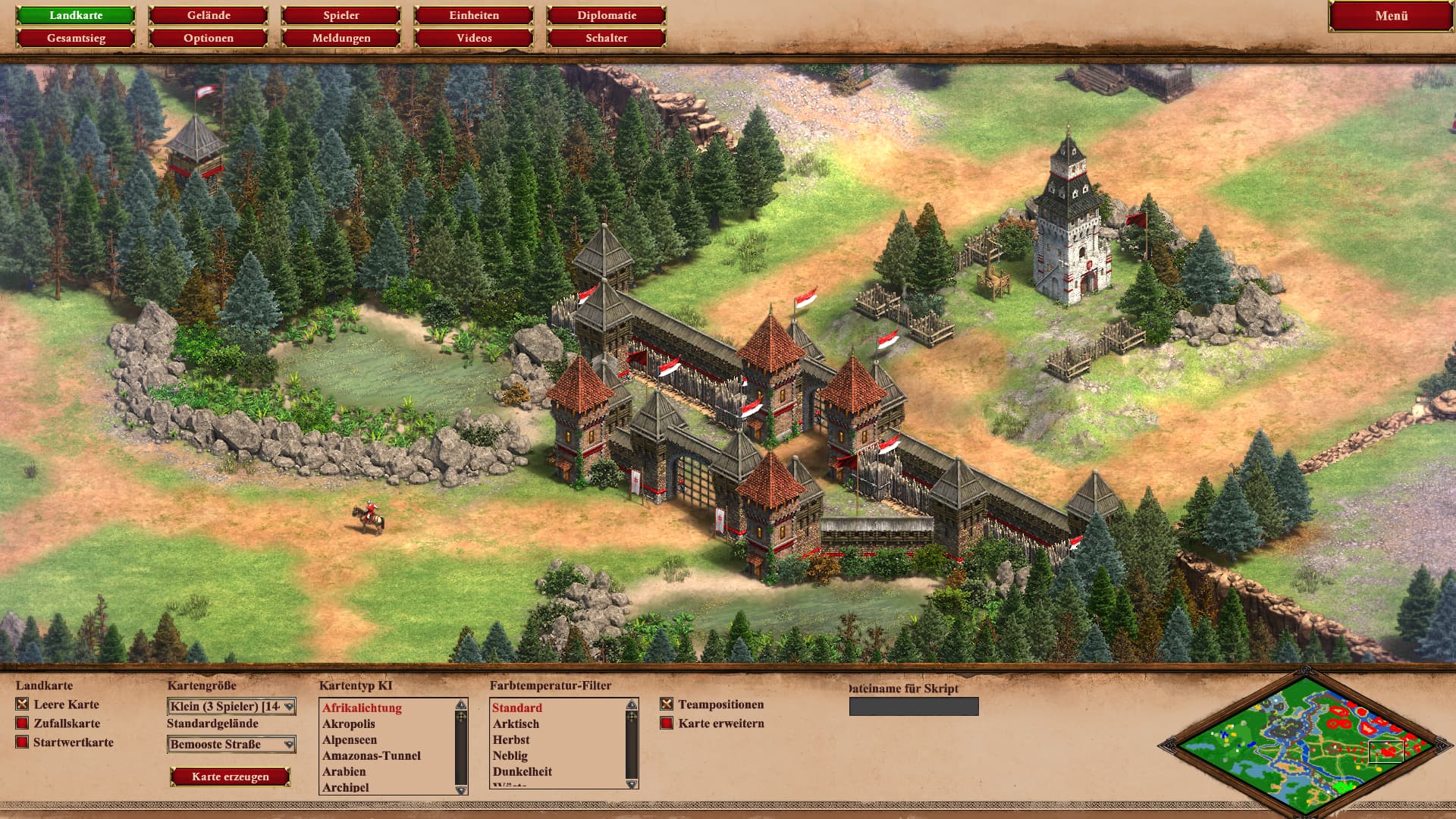Click on the minimap
Screen dimensions: 1456x819
tap(1304, 743)
